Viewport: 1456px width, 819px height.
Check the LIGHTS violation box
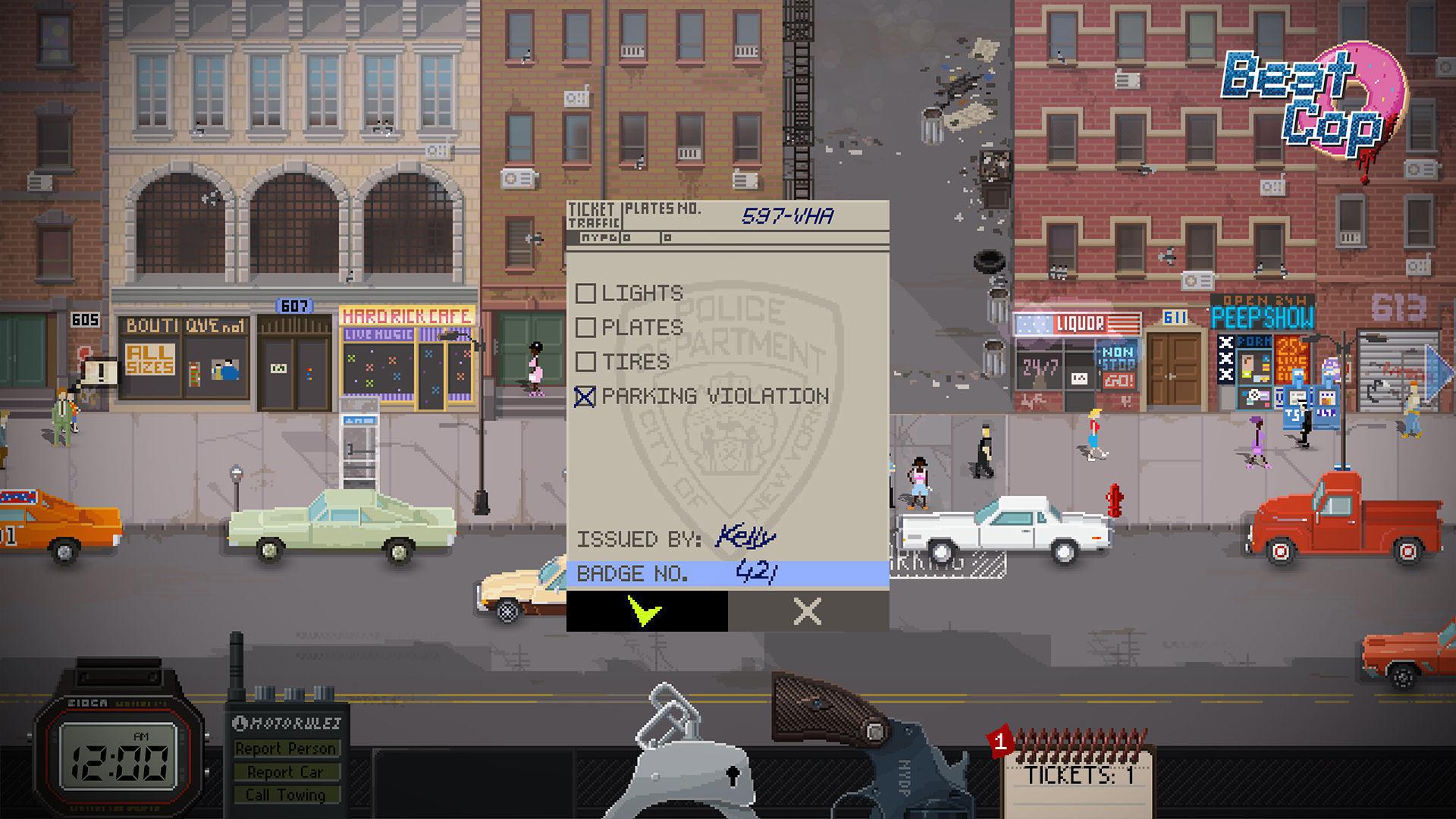click(x=585, y=293)
